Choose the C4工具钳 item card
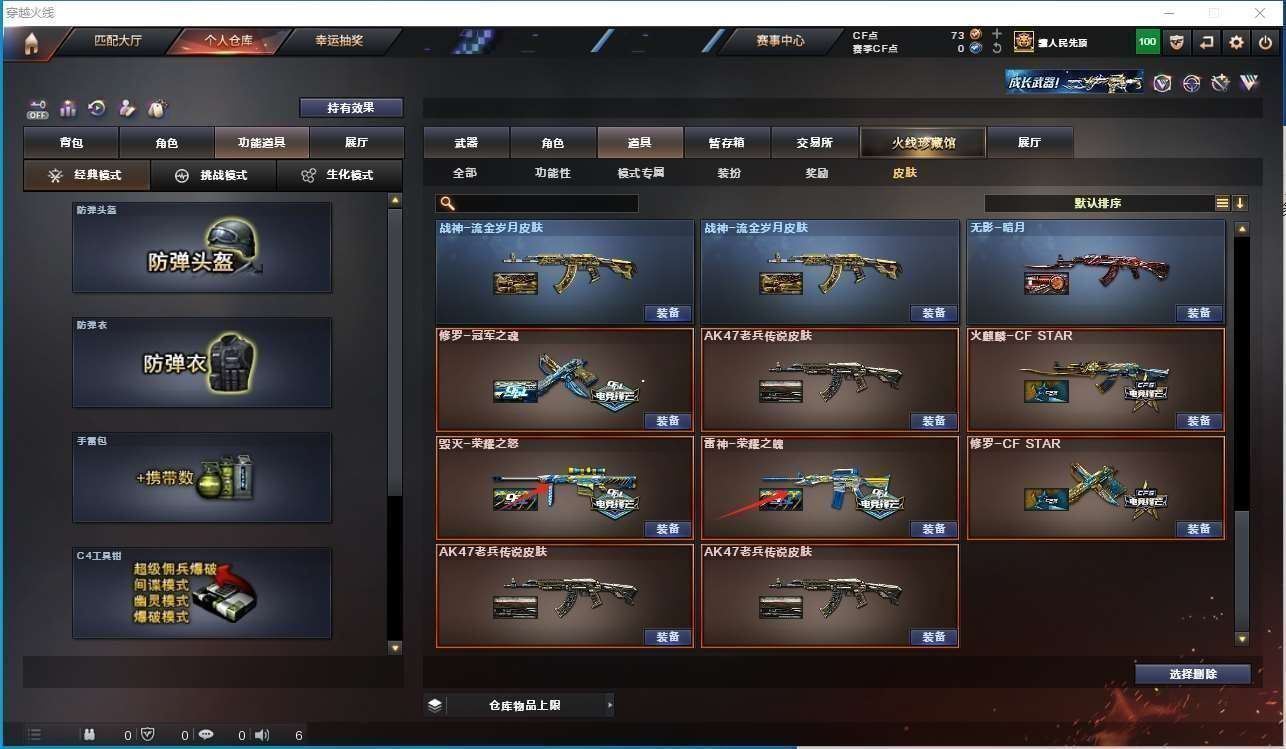 point(202,592)
